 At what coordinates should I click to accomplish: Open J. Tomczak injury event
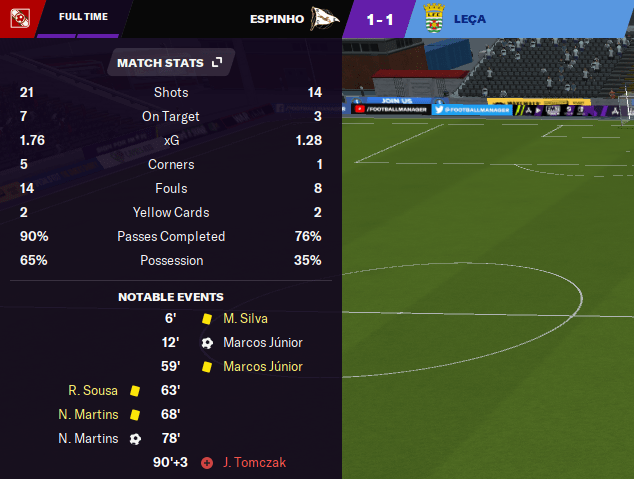pos(255,462)
